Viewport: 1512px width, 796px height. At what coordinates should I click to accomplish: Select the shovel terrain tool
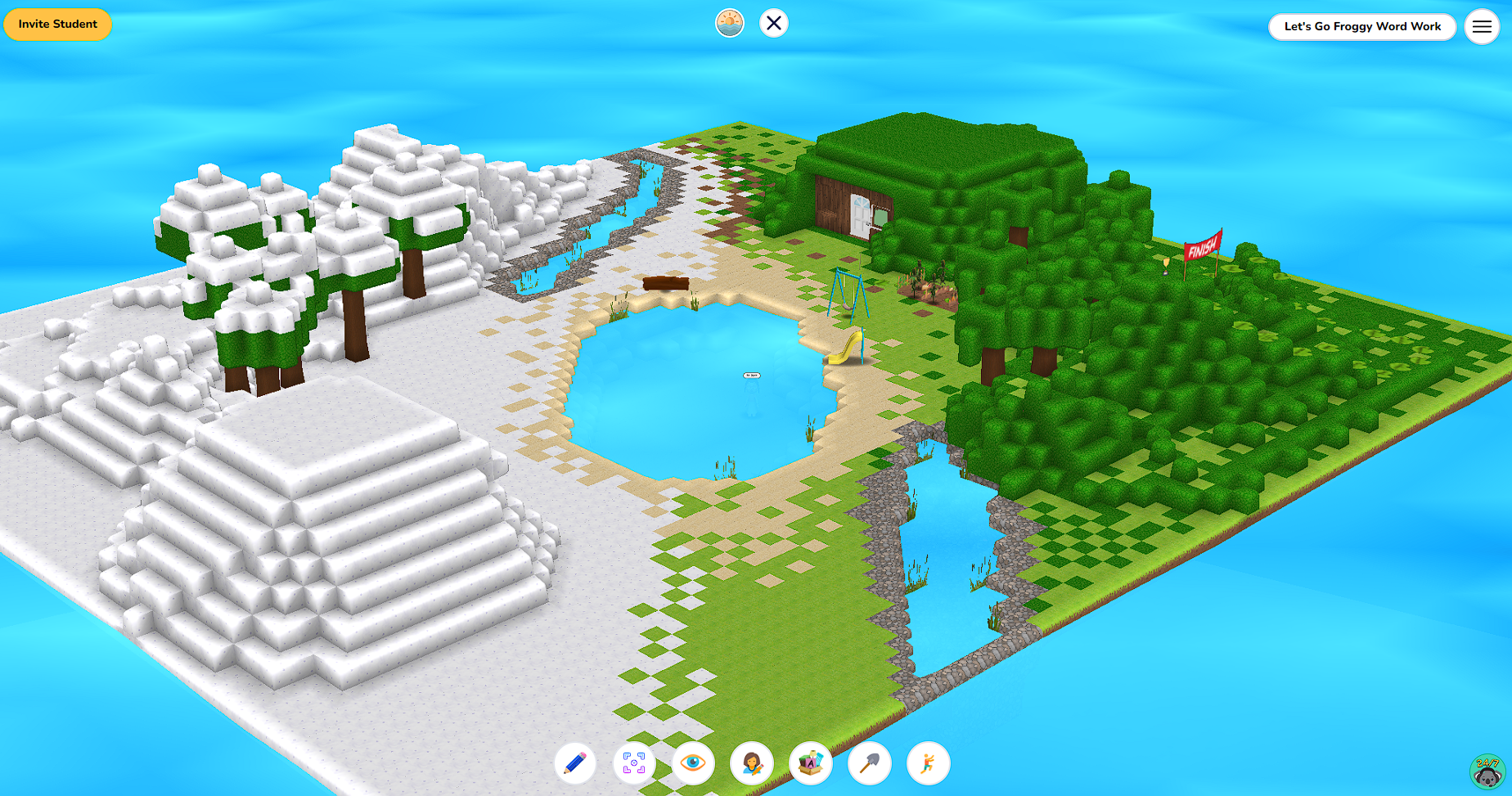870,762
